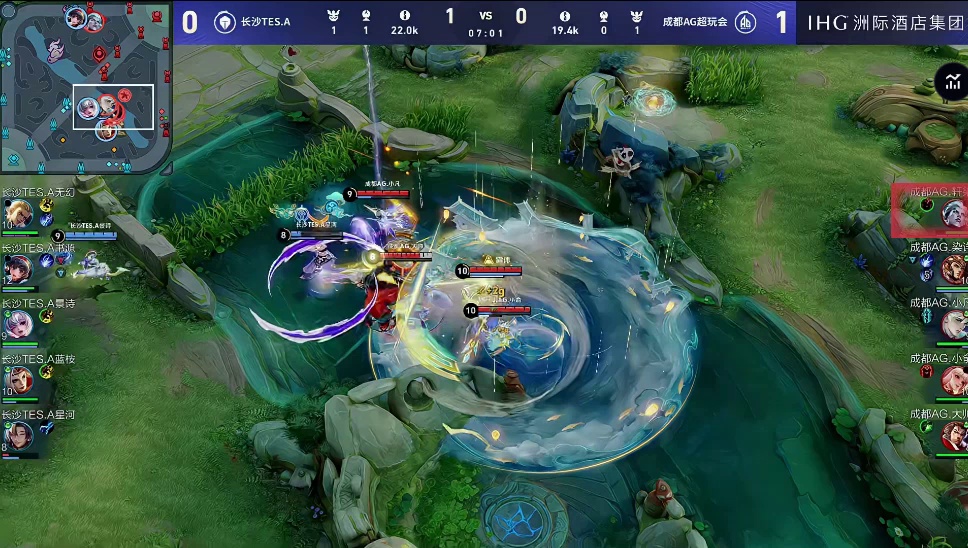
Task: Spectate 成都AG.小乔's red-haired hero portrait
Action: pos(953,380)
